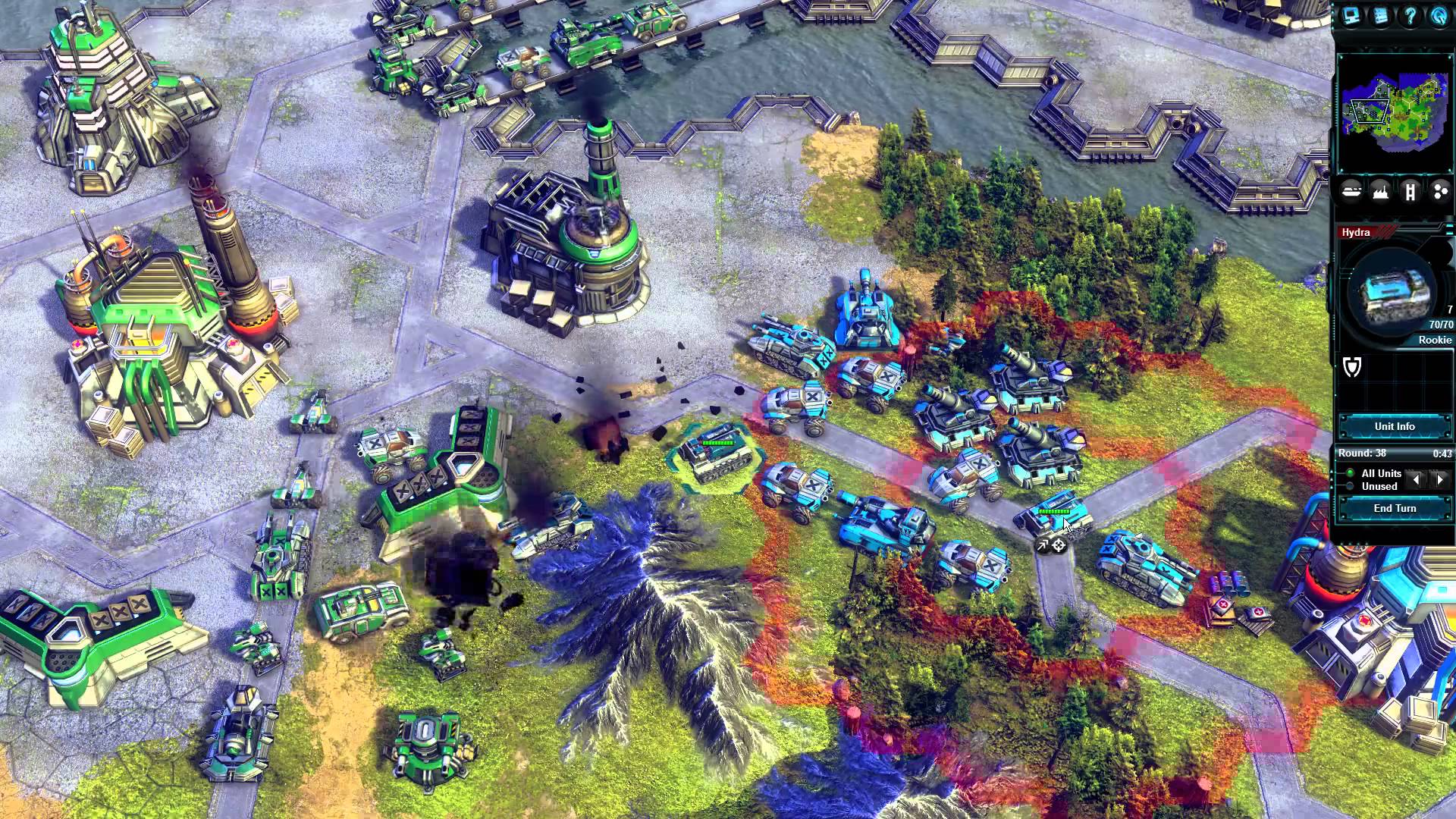This screenshot has width=1456, height=819.
Task: Click the right arrow to cycle next unit
Action: click(1439, 479)
